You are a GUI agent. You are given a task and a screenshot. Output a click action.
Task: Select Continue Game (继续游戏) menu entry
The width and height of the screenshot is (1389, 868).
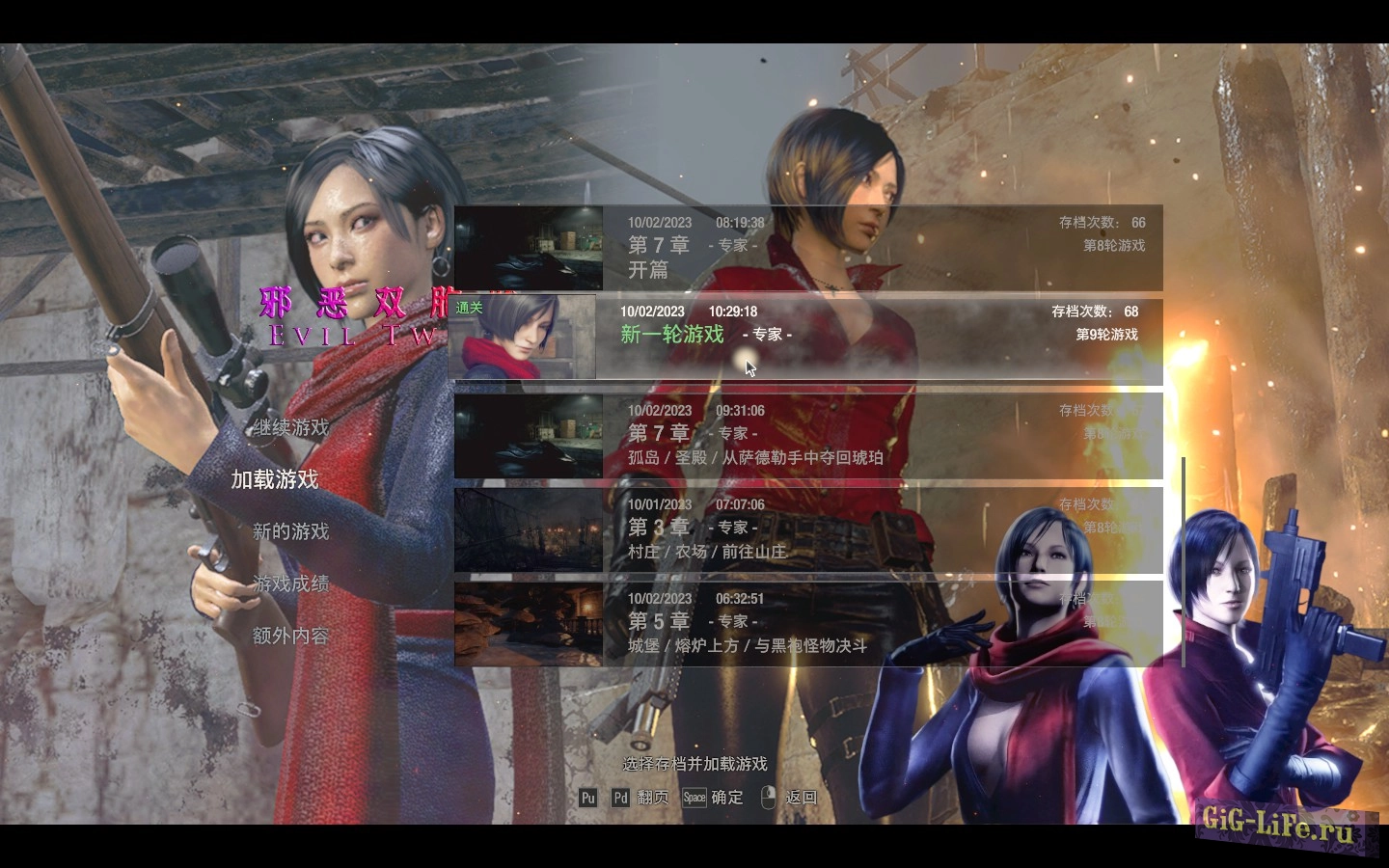[291, 427]
